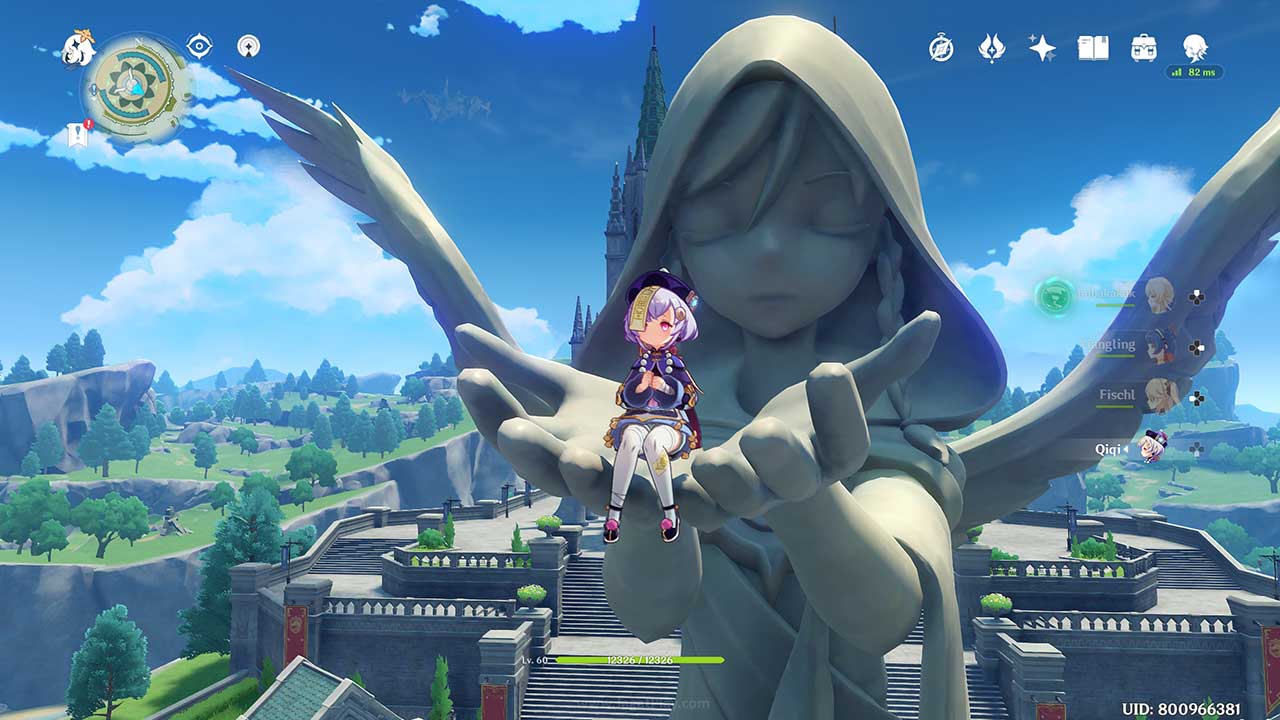Open the open-book Events icon
The width and height of the screenshot is (1280, 720).
1093,48
